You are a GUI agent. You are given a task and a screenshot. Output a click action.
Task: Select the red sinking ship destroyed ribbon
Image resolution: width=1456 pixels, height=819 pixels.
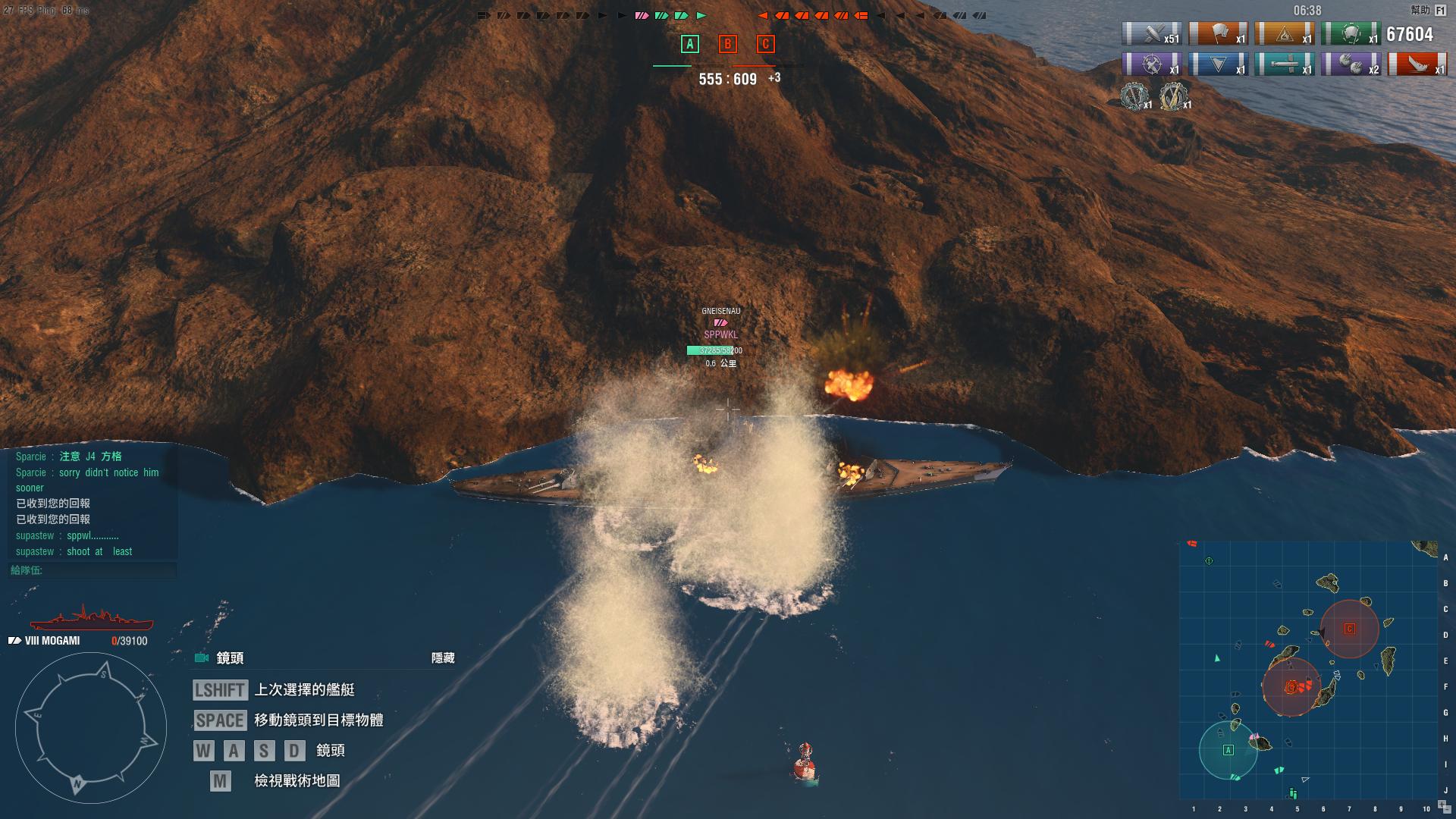point(1417,64)
